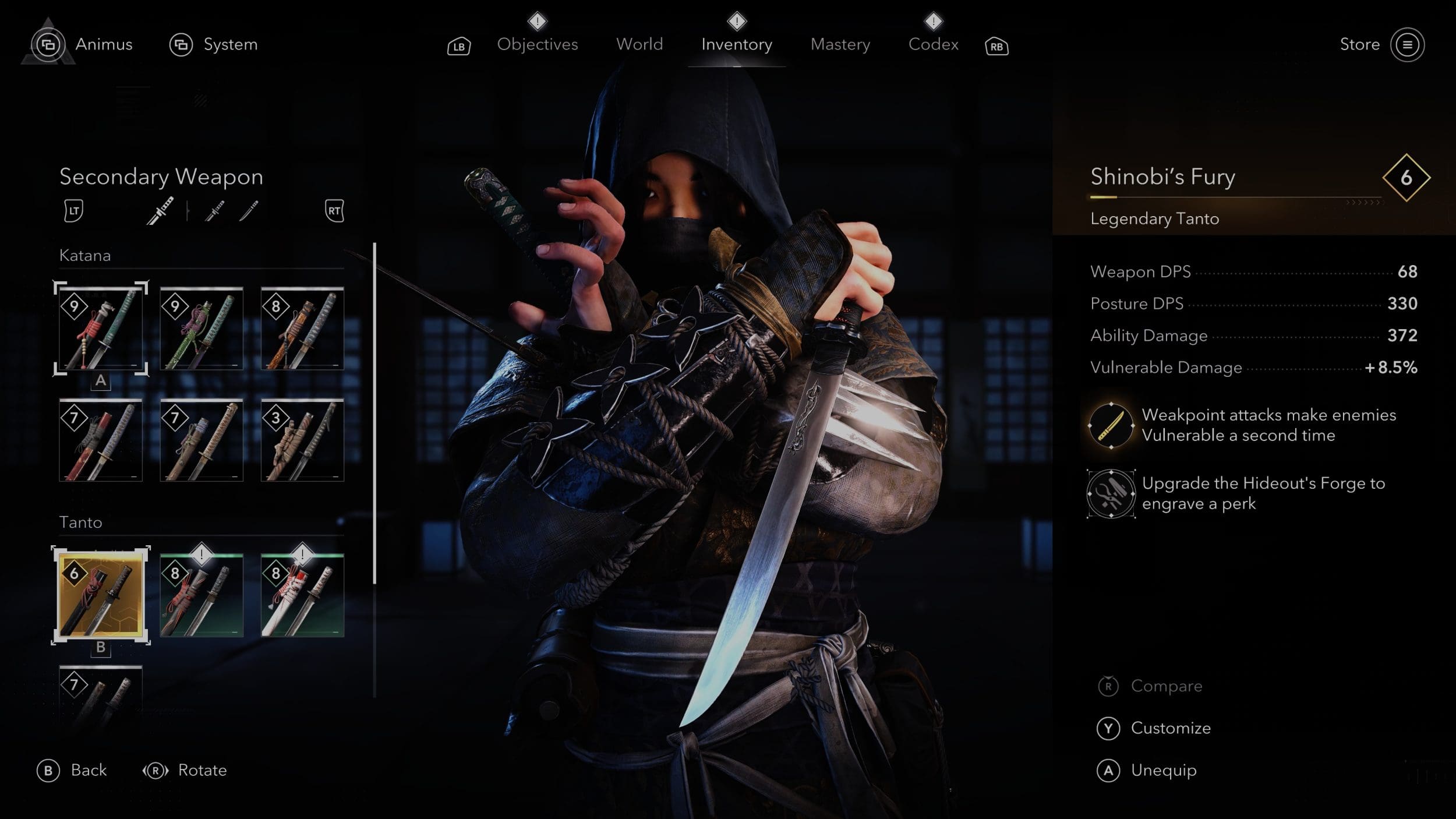Select the gold Shinobi's Fury tanto slot
Viewport: 1456px width, 819px height.
101,595
